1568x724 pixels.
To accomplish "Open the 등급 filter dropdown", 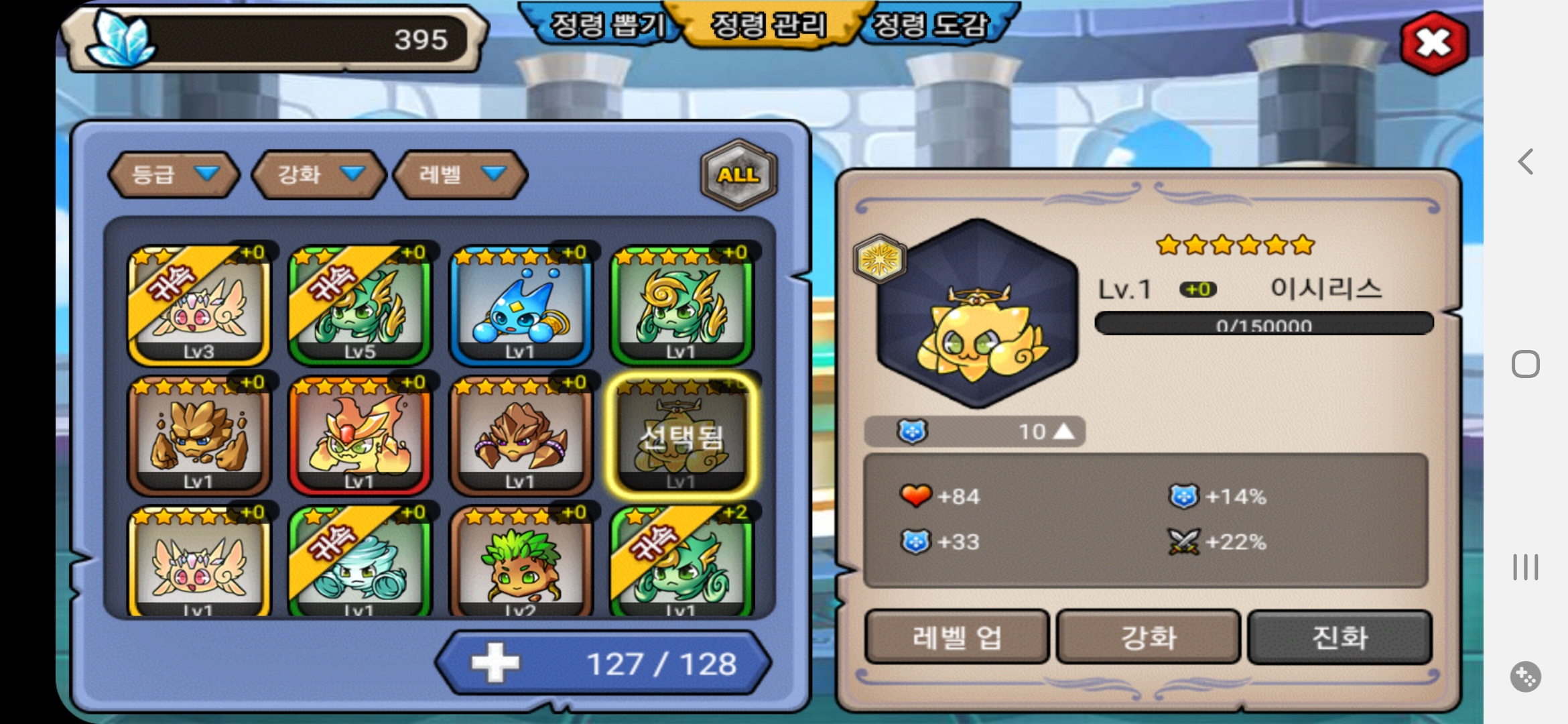I will coord(174,174).
